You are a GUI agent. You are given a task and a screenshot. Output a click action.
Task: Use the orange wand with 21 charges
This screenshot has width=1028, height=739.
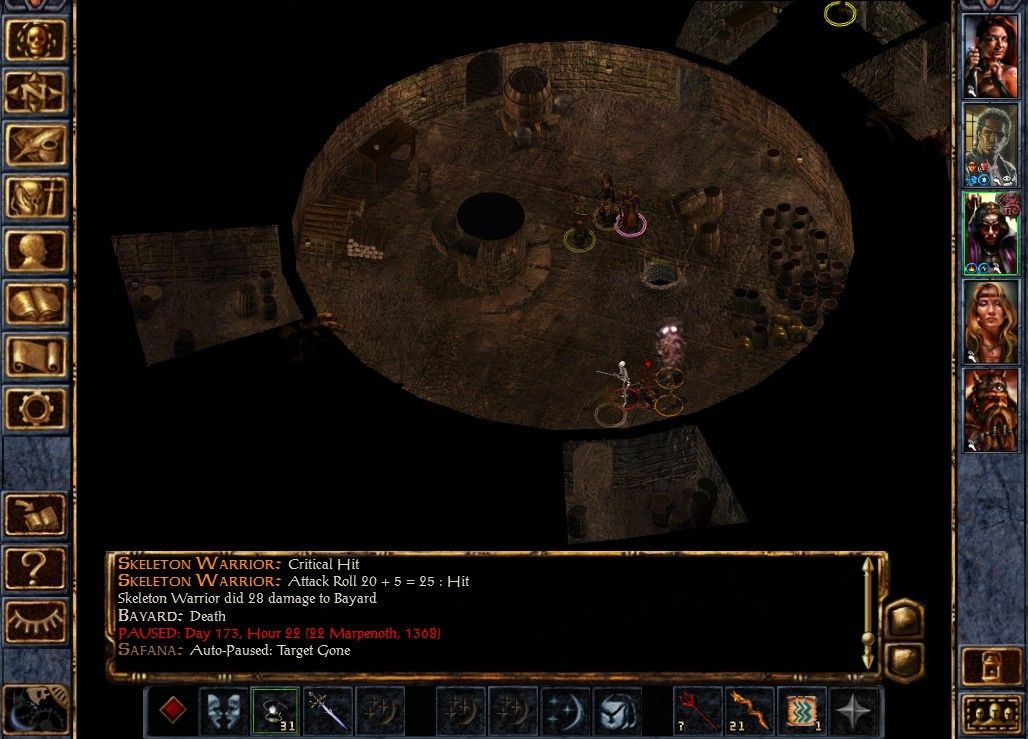click(x=749, y=710)
